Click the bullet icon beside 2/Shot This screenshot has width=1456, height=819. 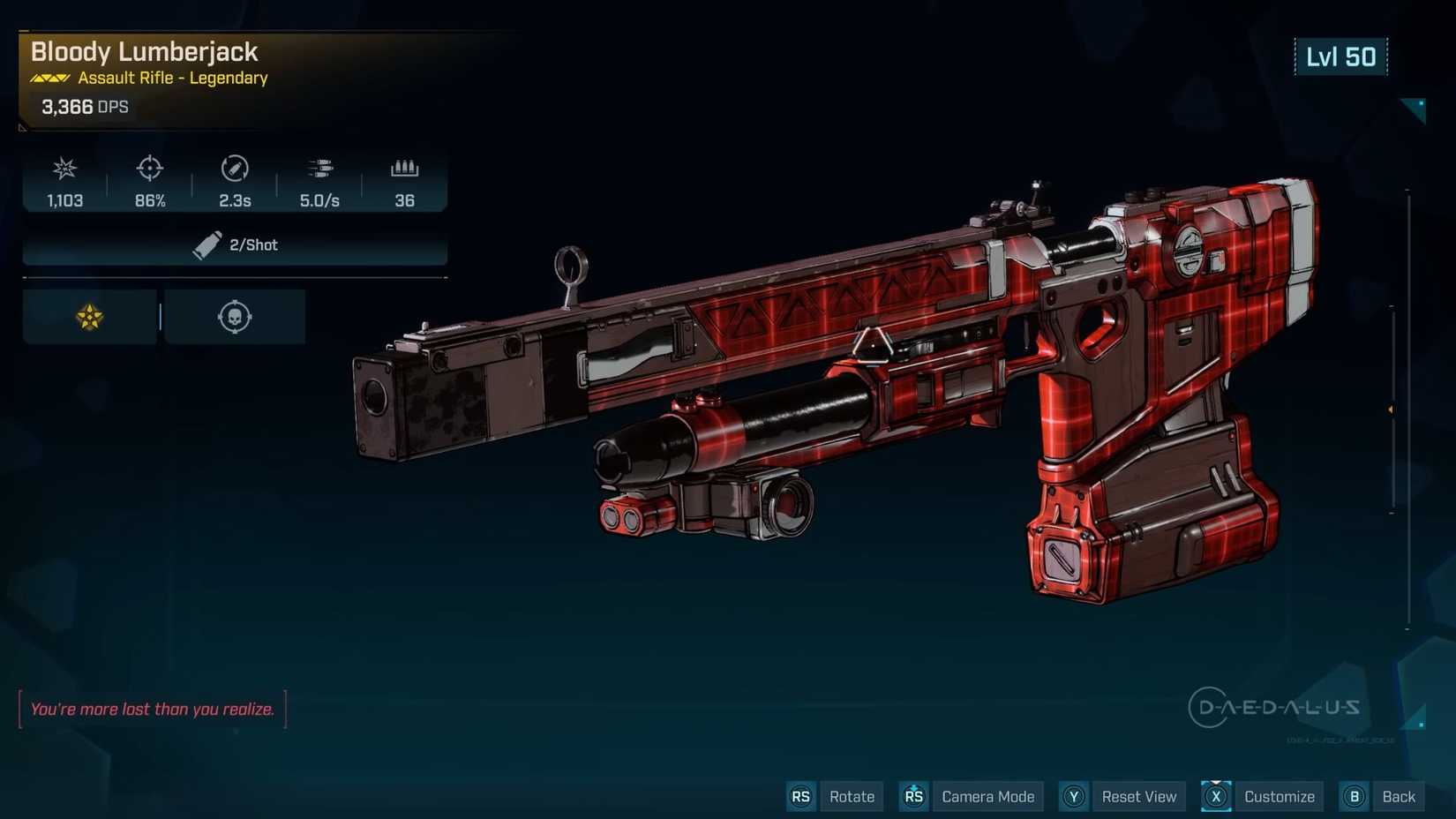(x=207, y=245)
